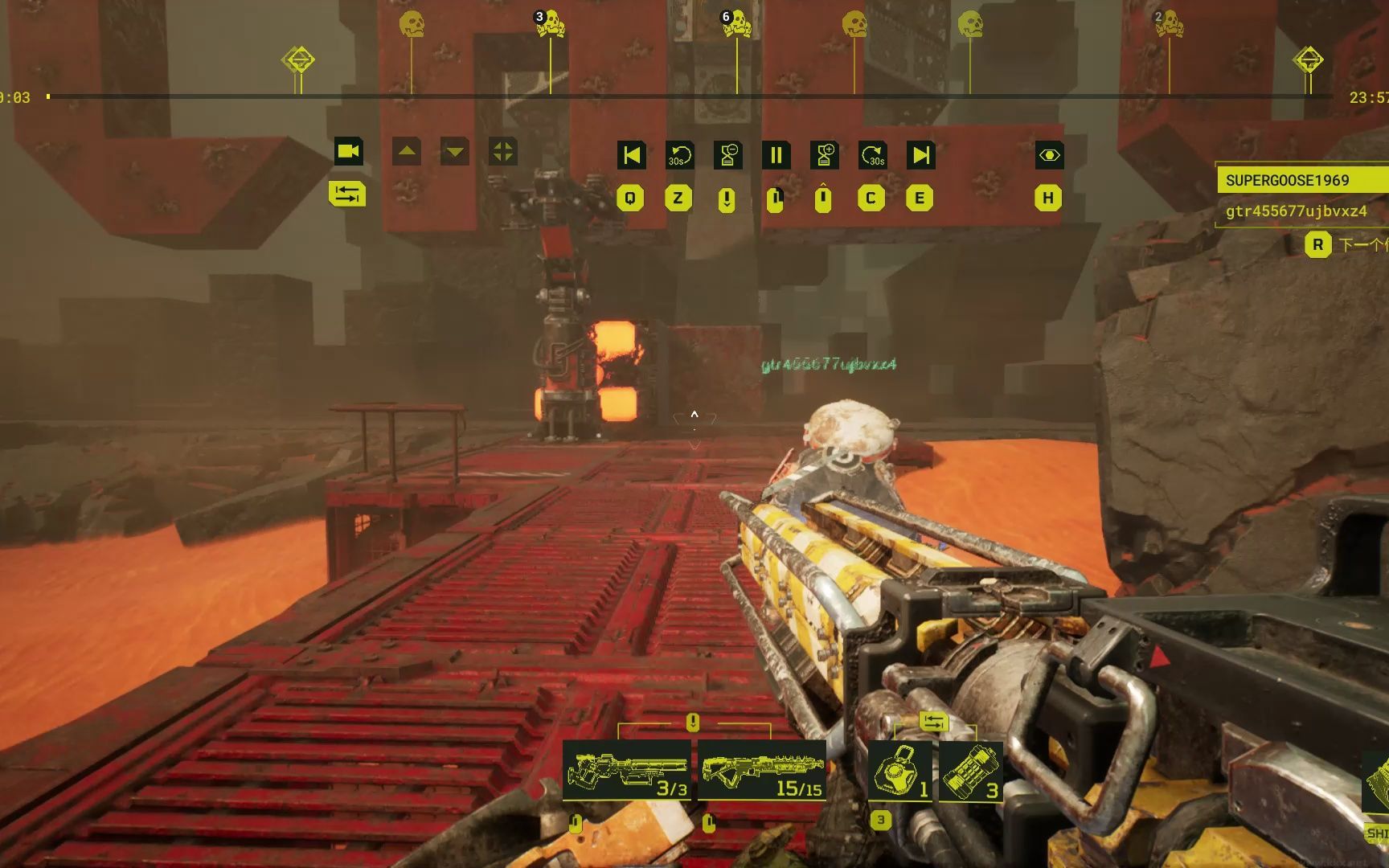Screen dimensions: 1389x868
Task: Click the swap arrows button below camera icon
Action: click(347, 194)
